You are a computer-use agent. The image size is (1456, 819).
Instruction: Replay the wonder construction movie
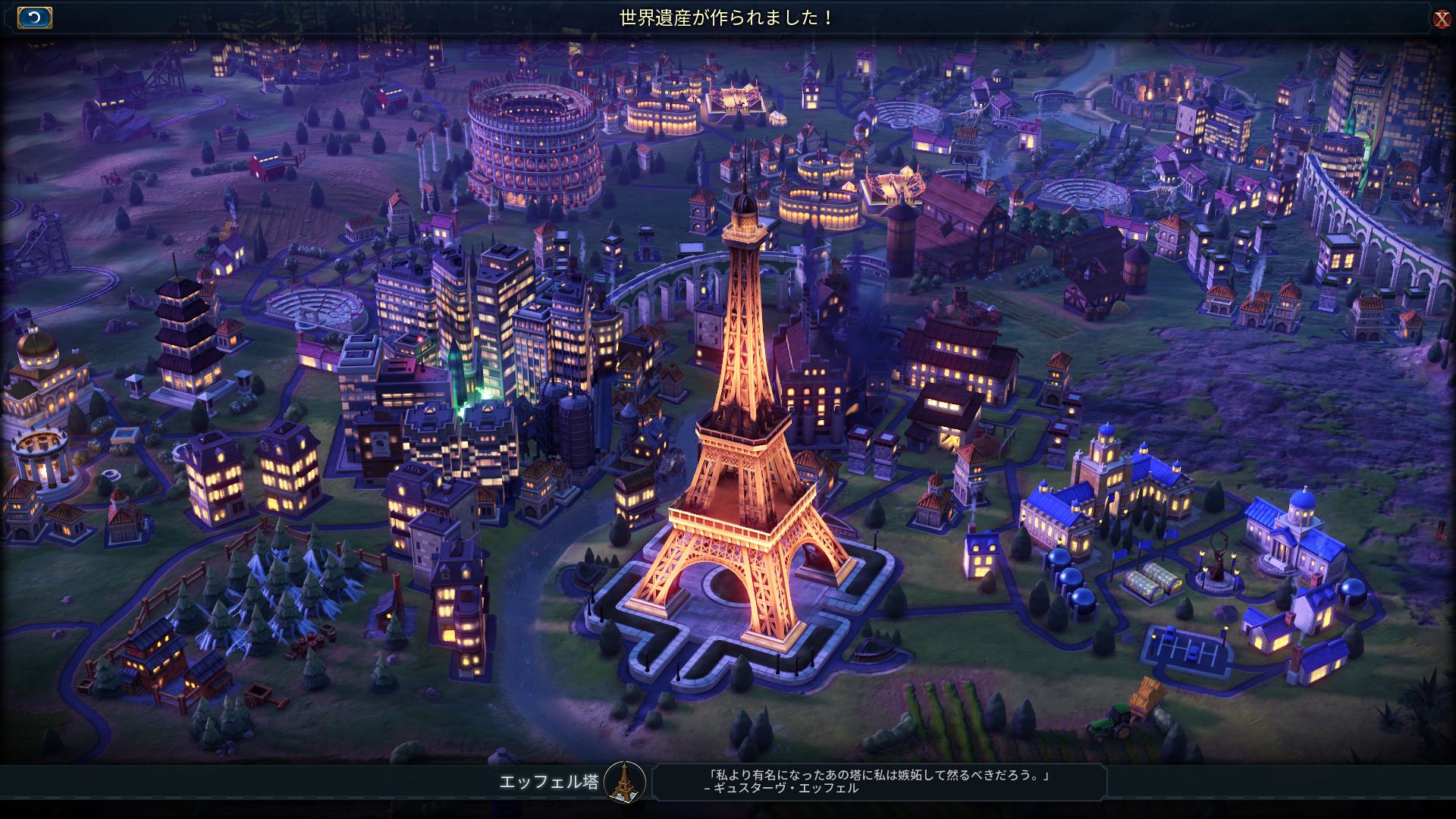pyautogui.click(x=35, y=17)
